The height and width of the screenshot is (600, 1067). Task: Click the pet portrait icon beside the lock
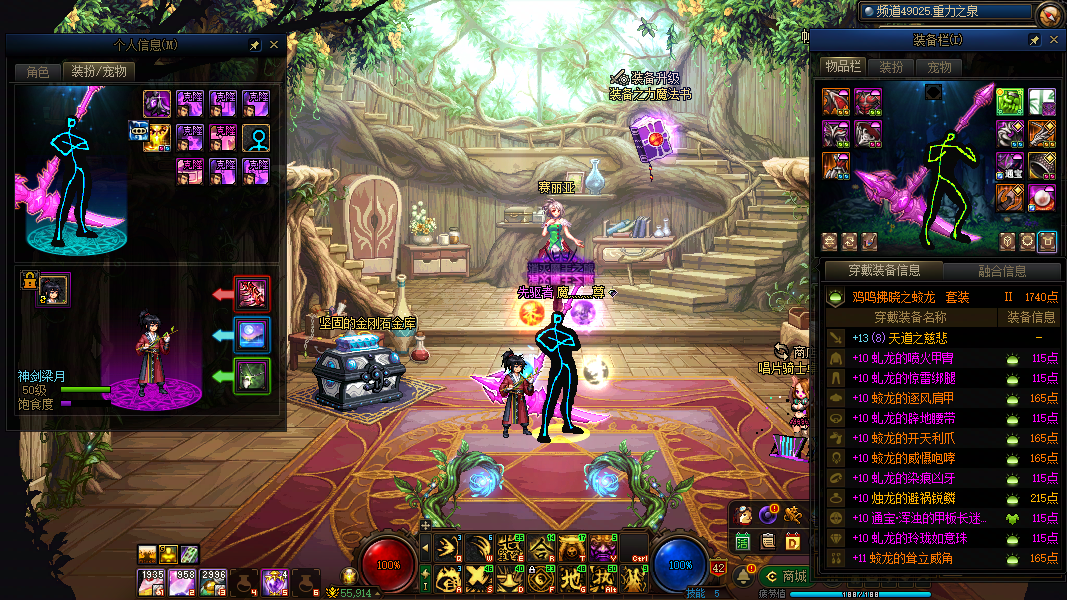point(55,290)
